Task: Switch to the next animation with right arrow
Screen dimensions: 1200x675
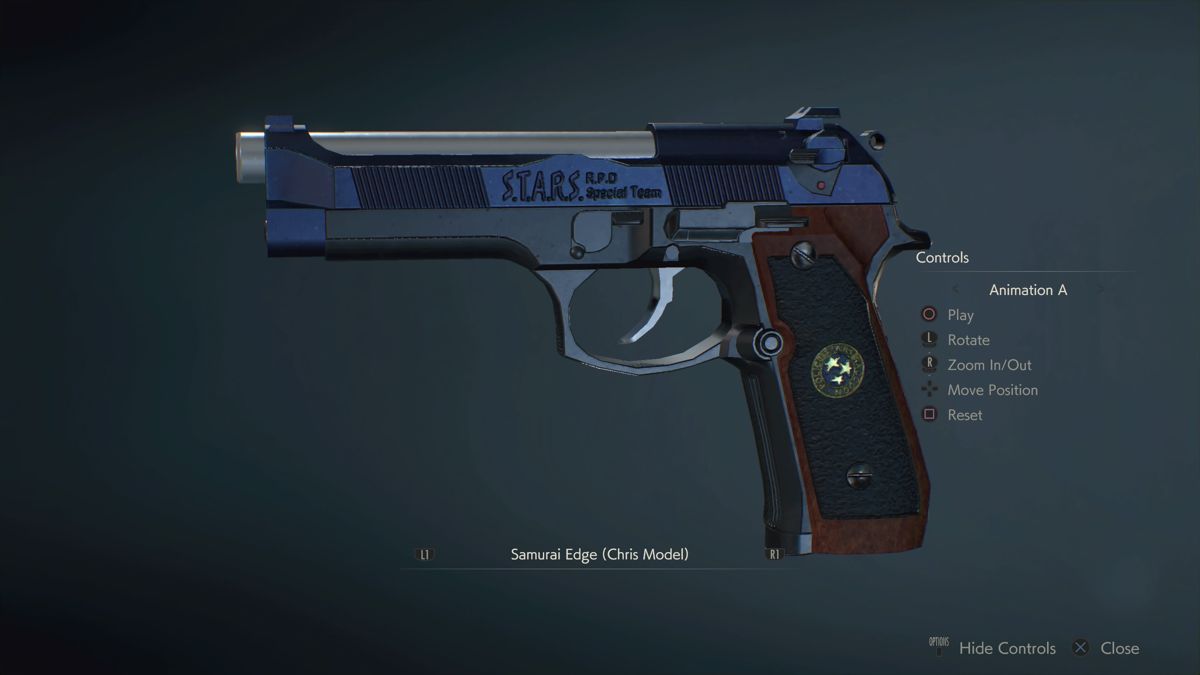Action: click(1101, 290)
